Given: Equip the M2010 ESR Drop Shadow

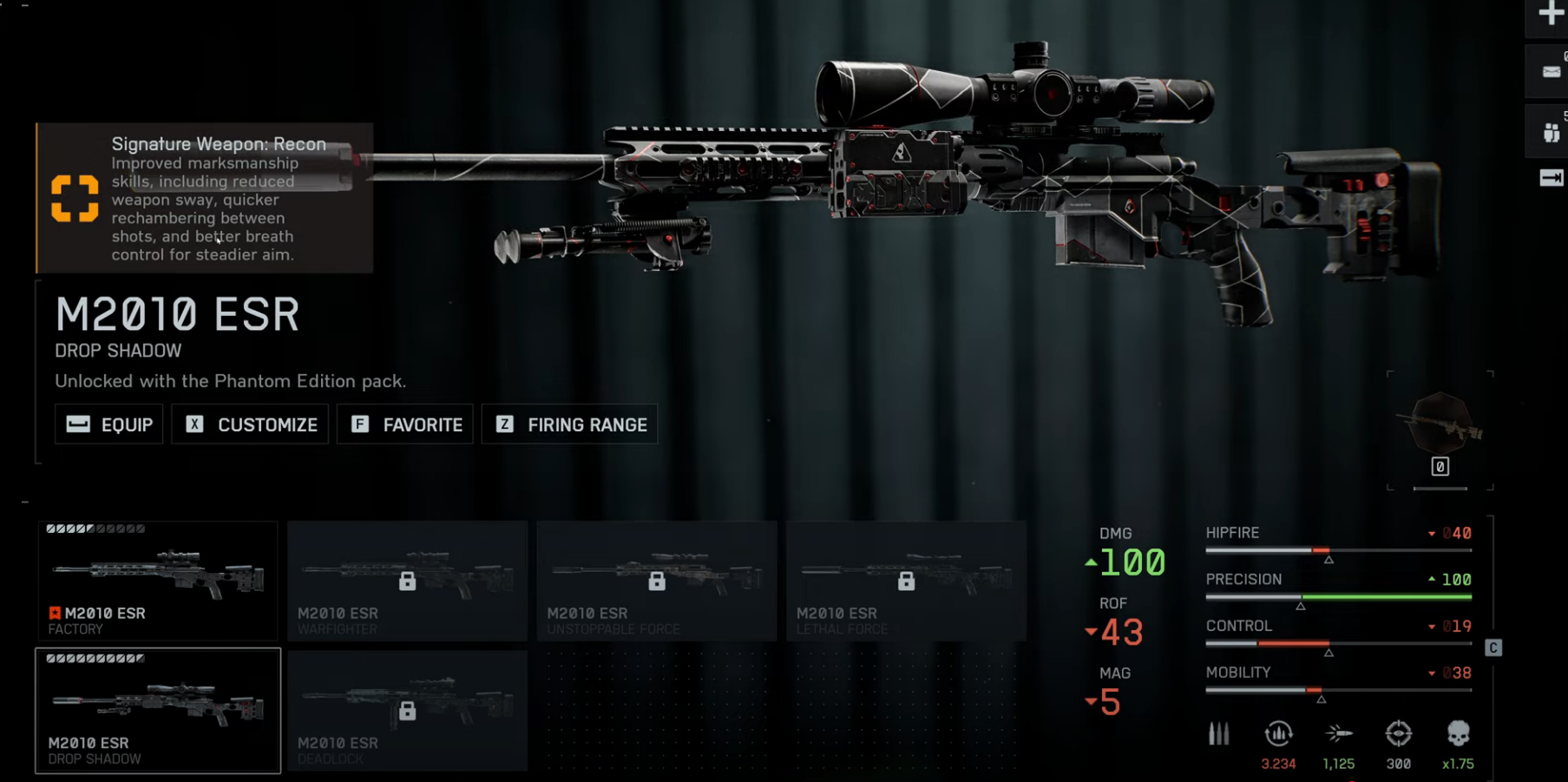Looking at the screenshot, I should [109, 424].
